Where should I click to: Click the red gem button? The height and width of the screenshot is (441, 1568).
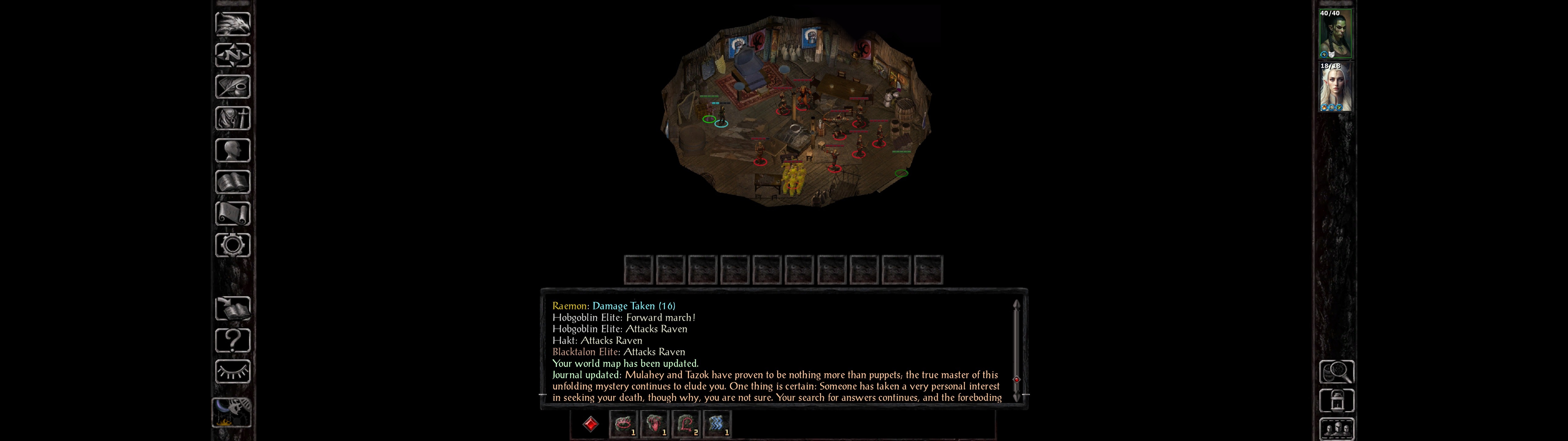[590, 424]
